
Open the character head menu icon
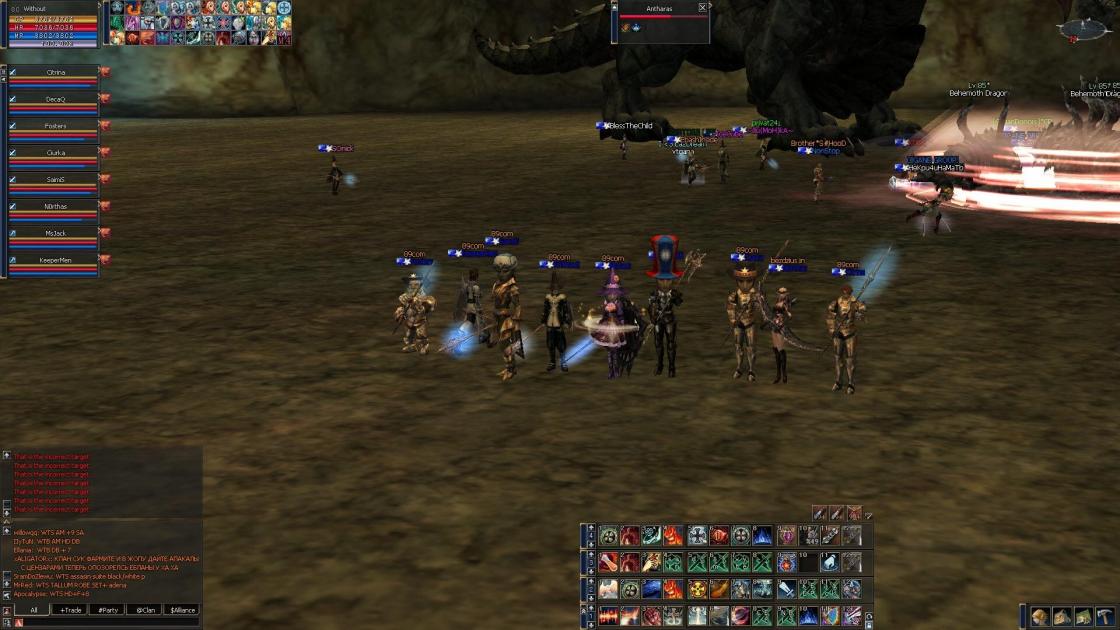pyautogui.click(x=1041, y=617)
